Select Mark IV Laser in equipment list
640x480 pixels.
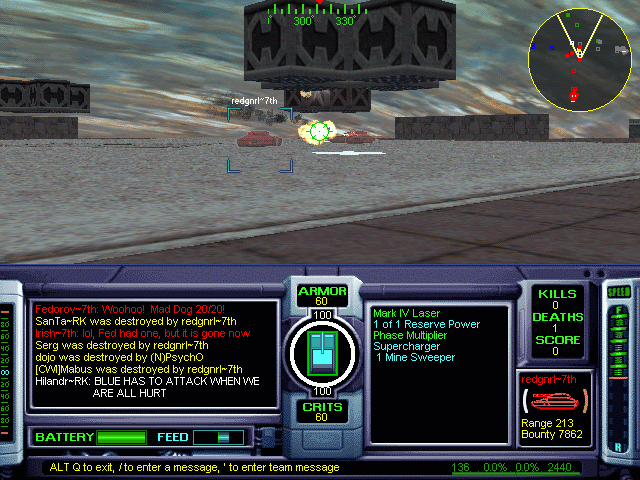410,313
